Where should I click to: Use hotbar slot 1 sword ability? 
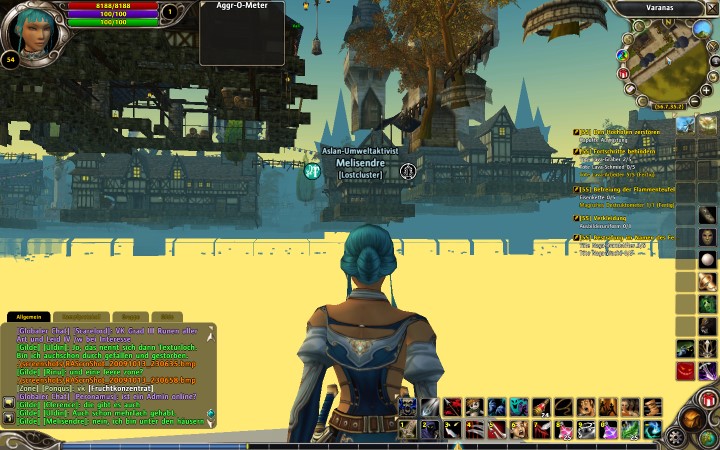[x=408, y=428]
